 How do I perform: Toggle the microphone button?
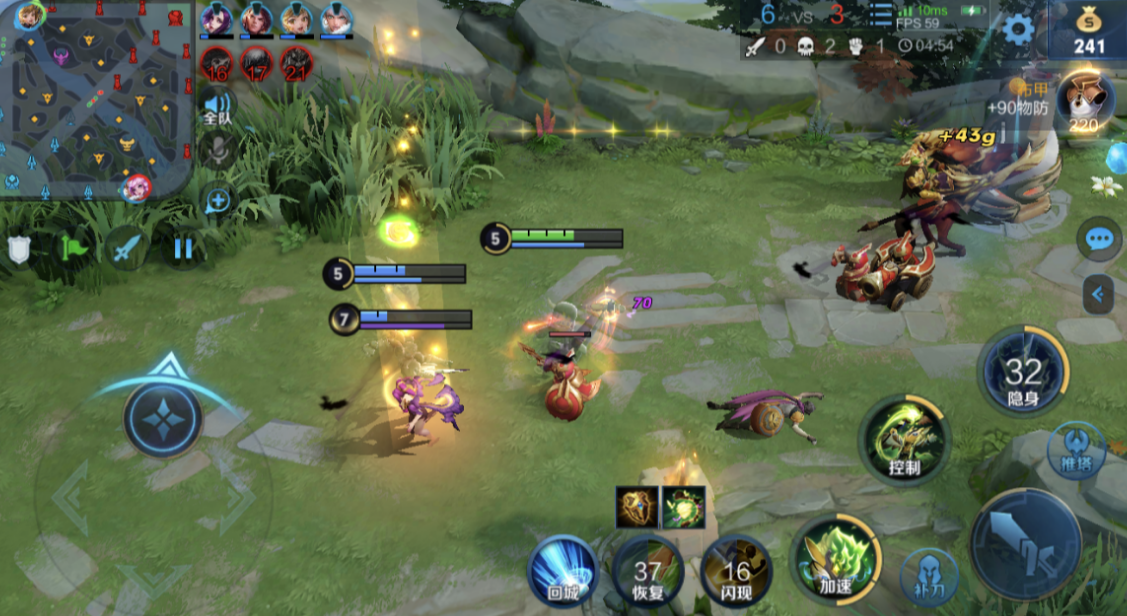pyautogui.click(x=217, y=152)
